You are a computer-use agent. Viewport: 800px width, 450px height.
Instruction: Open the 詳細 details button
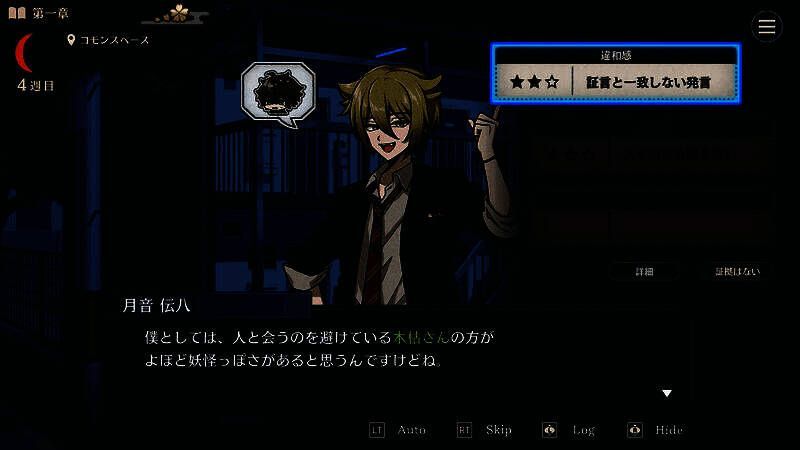(645, 271)
